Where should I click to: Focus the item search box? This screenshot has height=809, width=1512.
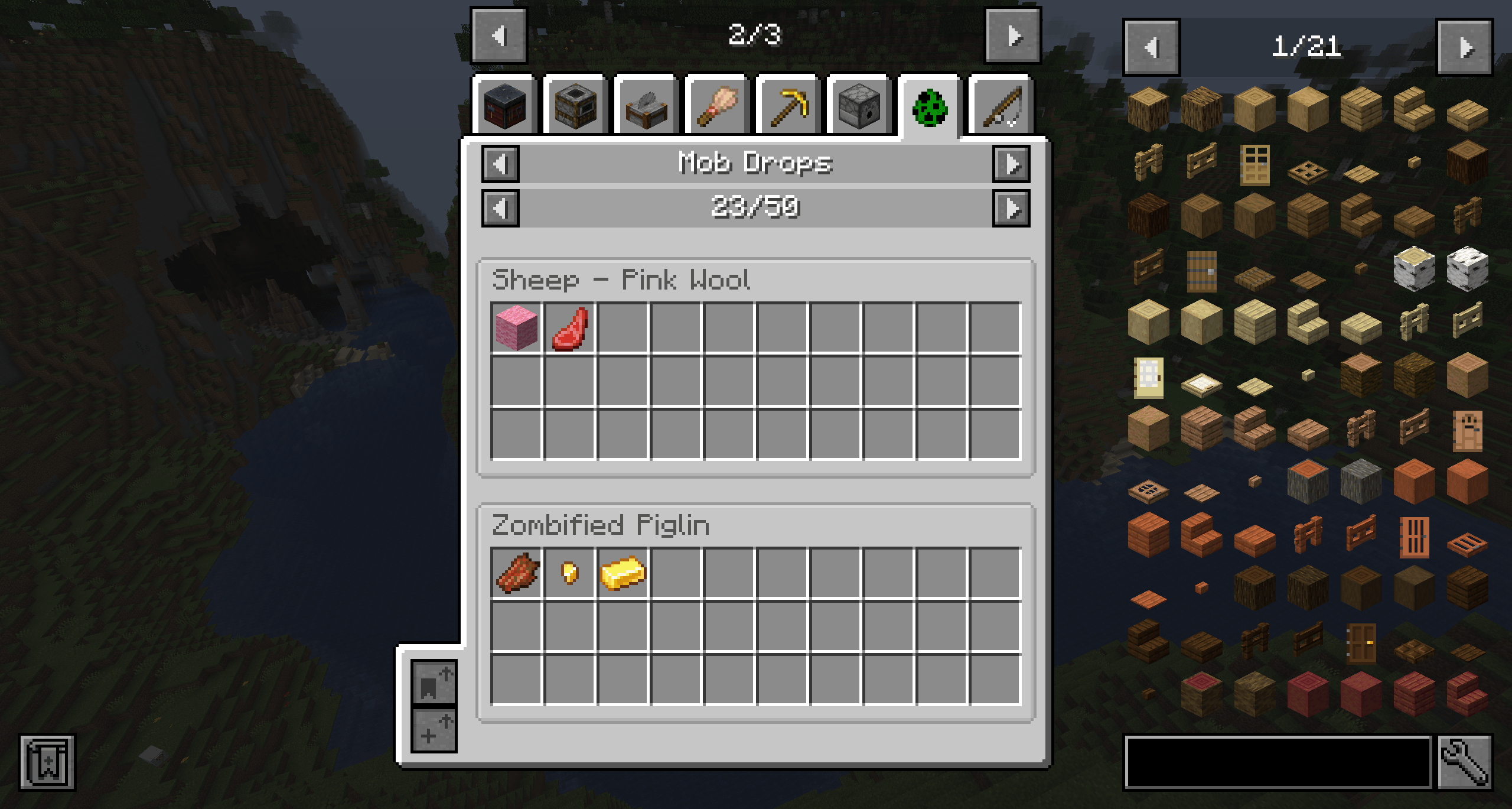1278,762
